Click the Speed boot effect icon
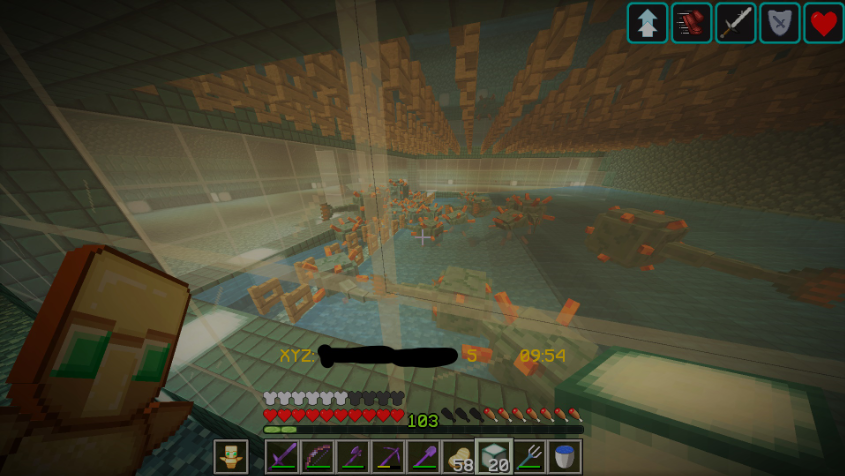 point(691,23)
